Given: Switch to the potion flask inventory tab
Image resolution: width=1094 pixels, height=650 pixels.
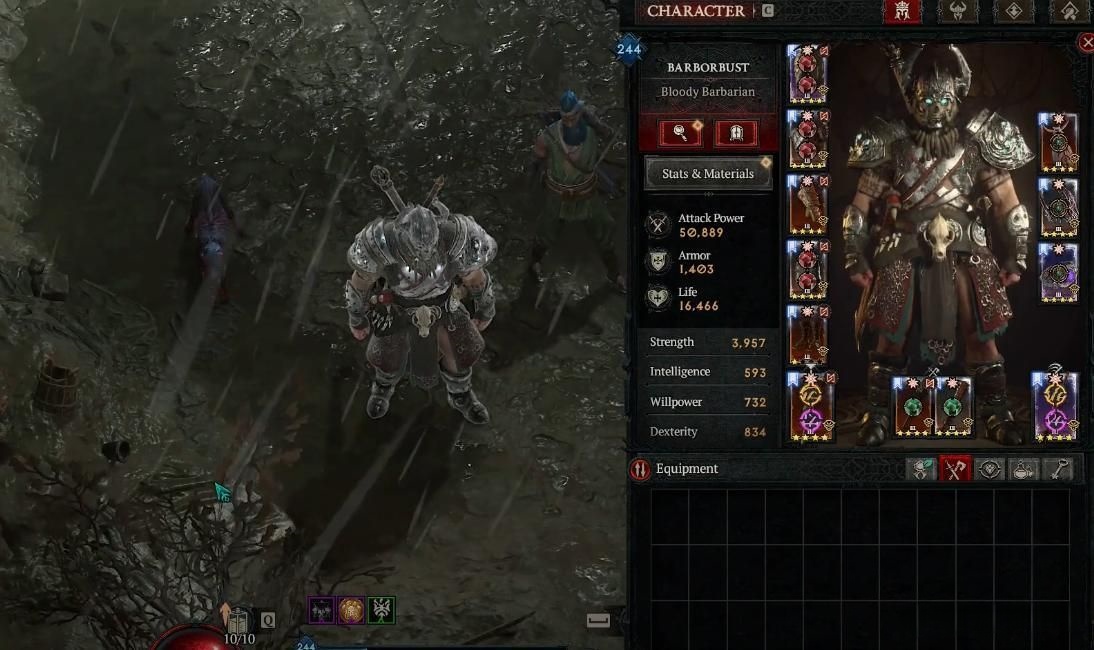Looking at the screenshot, I should 1025,469.
